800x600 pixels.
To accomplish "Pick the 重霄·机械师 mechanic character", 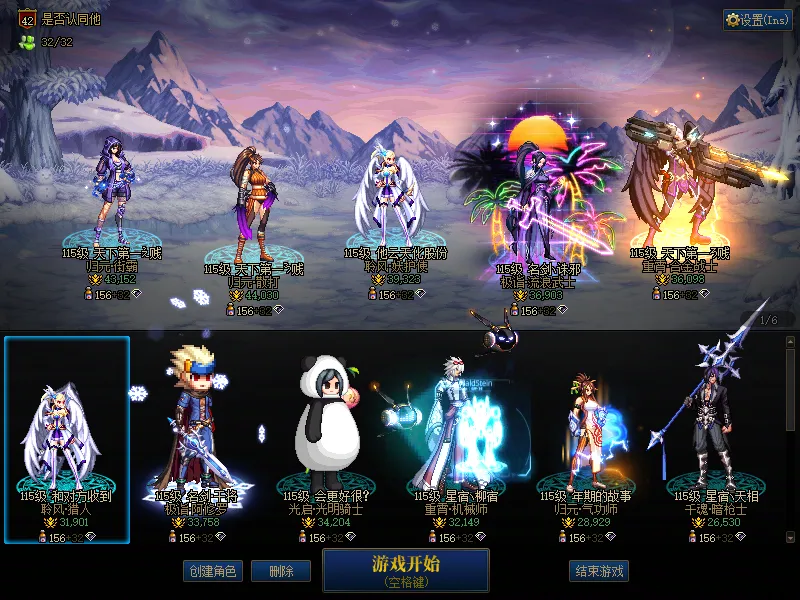I will coord(463,440).
